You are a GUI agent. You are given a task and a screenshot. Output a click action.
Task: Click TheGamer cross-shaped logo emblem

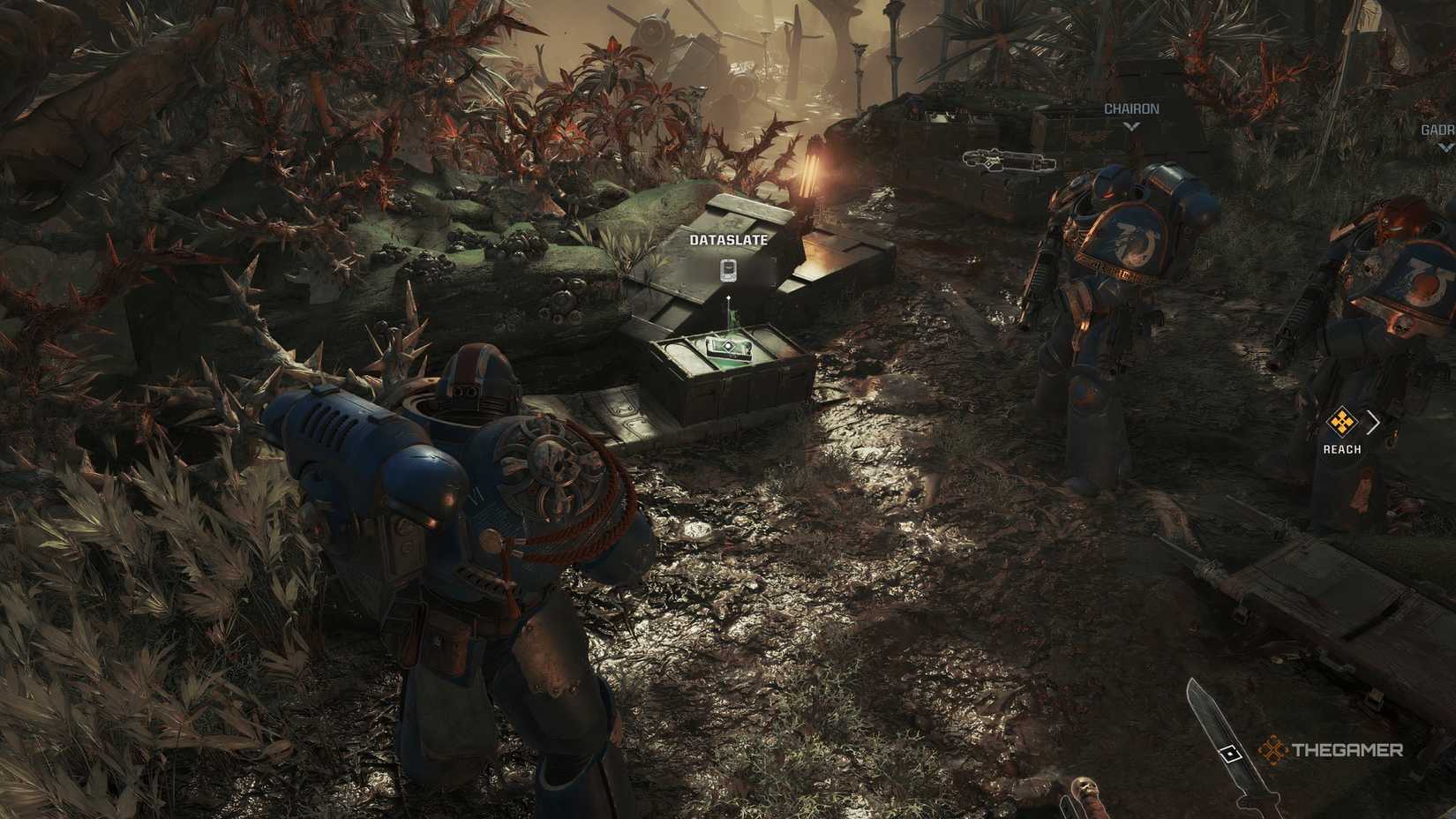click(x=1273, y=751)
